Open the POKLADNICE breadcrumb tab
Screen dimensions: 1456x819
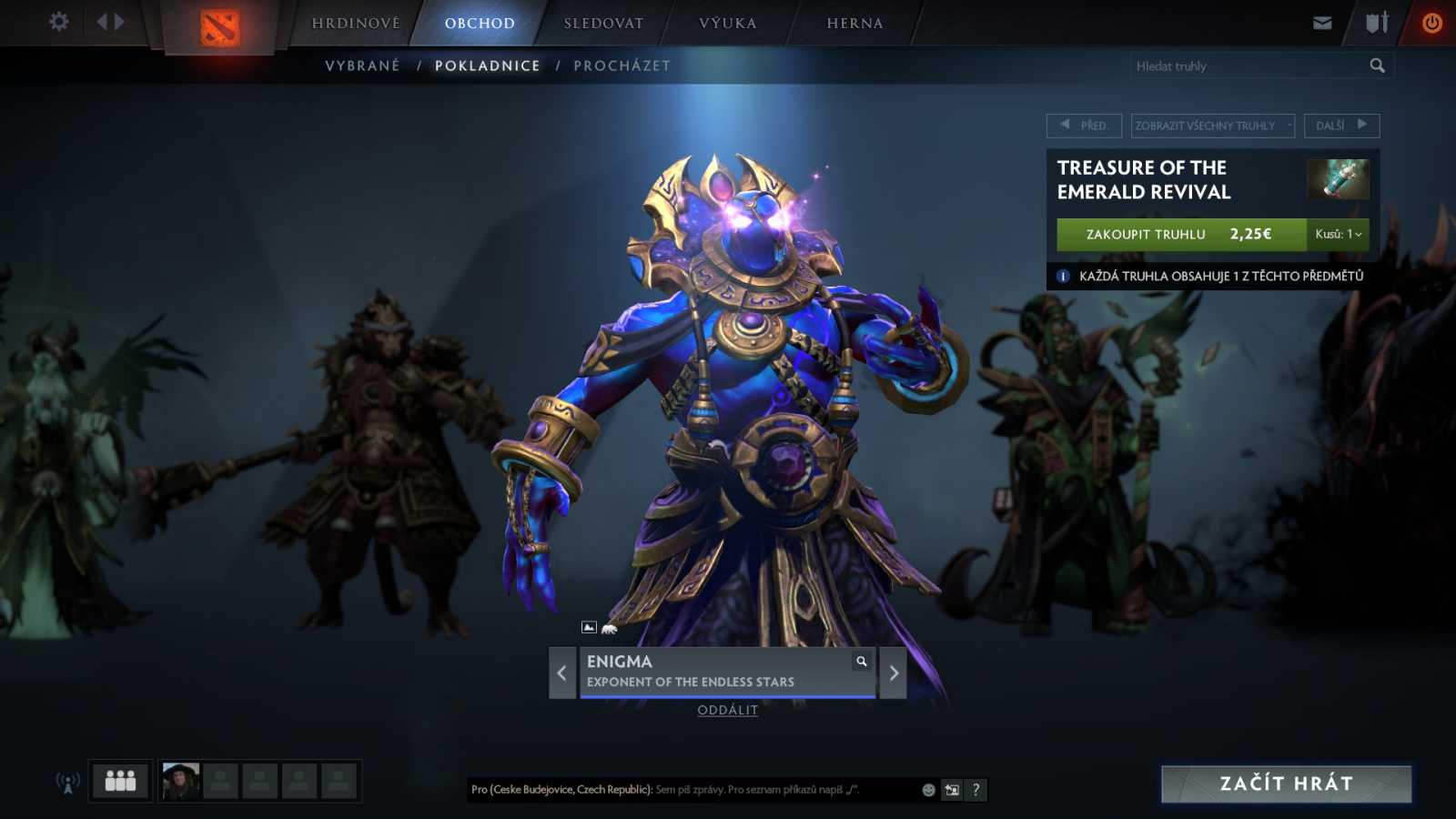(488, 65)
